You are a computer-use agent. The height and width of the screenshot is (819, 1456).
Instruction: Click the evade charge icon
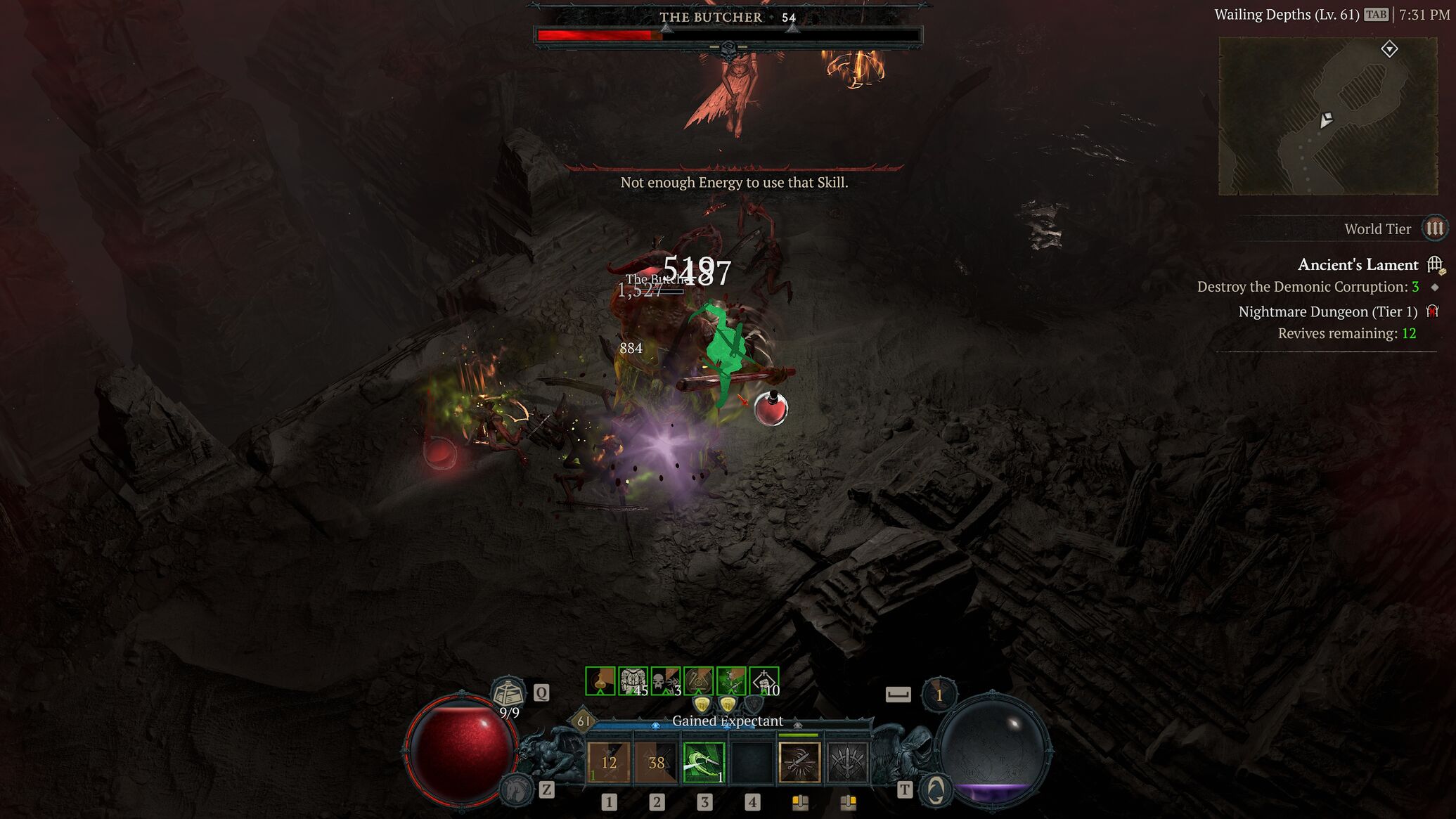[939, 695]
